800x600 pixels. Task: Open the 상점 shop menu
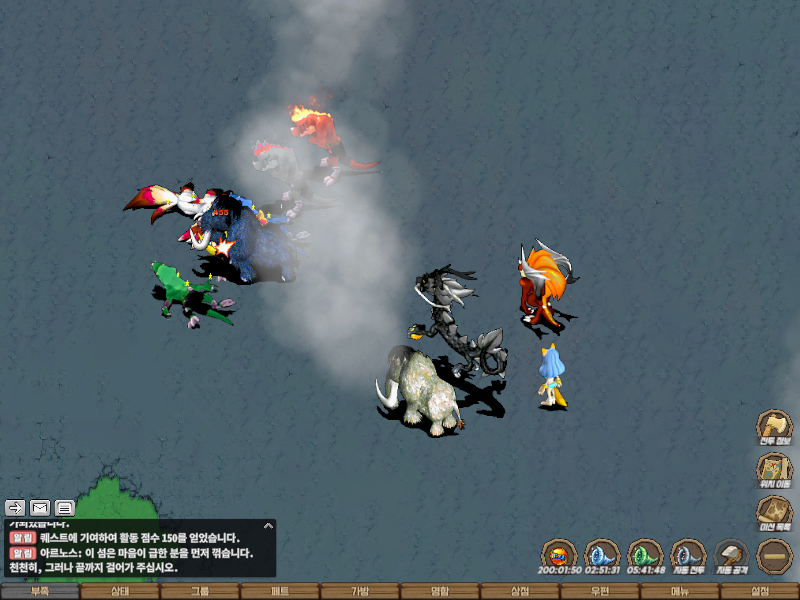[520, 591]
